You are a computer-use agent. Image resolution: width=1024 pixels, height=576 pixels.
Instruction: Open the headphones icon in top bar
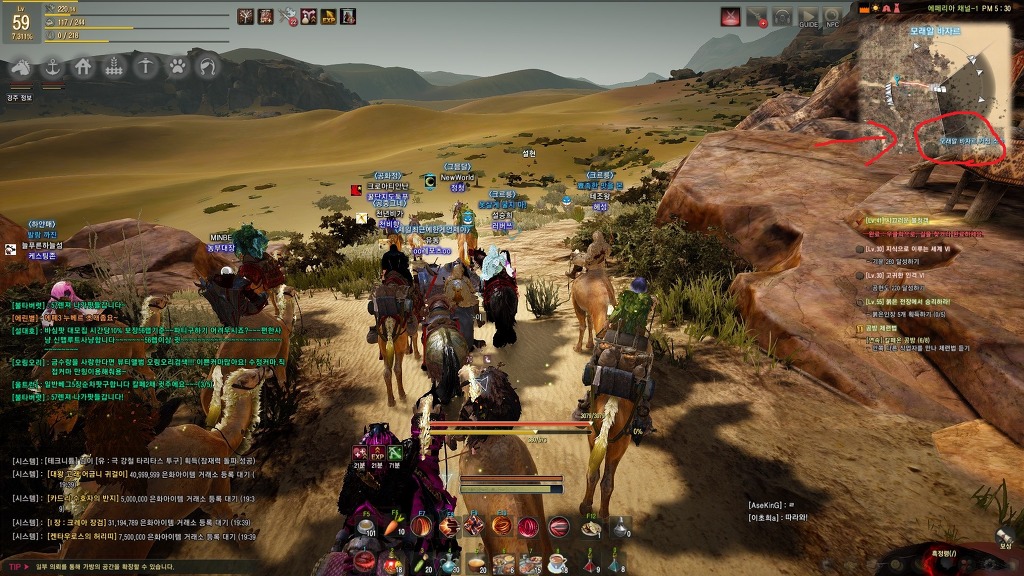pyautogui.click(x=782, y=17)
